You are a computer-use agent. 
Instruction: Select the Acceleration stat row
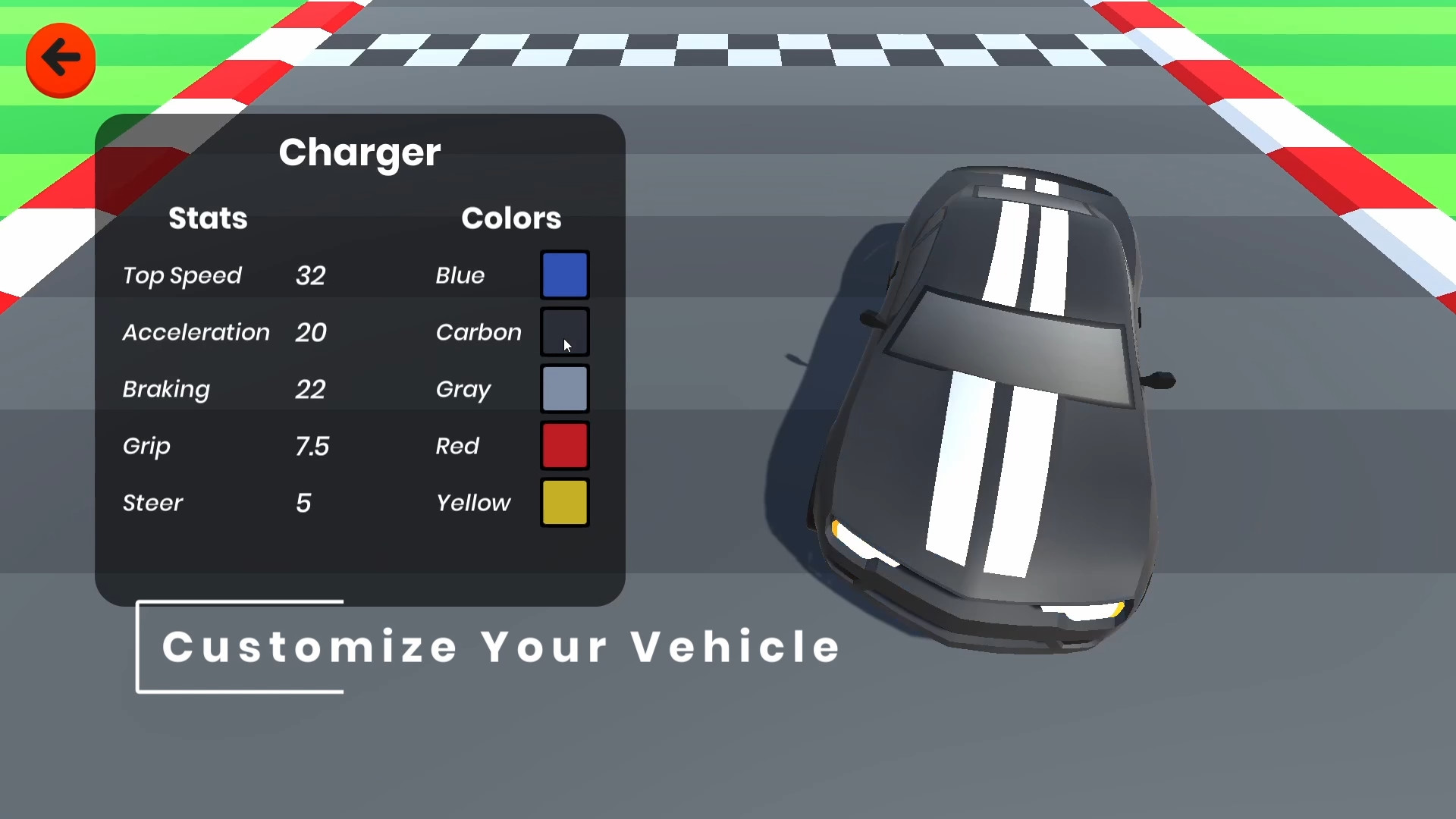click(x=195, y=332)
